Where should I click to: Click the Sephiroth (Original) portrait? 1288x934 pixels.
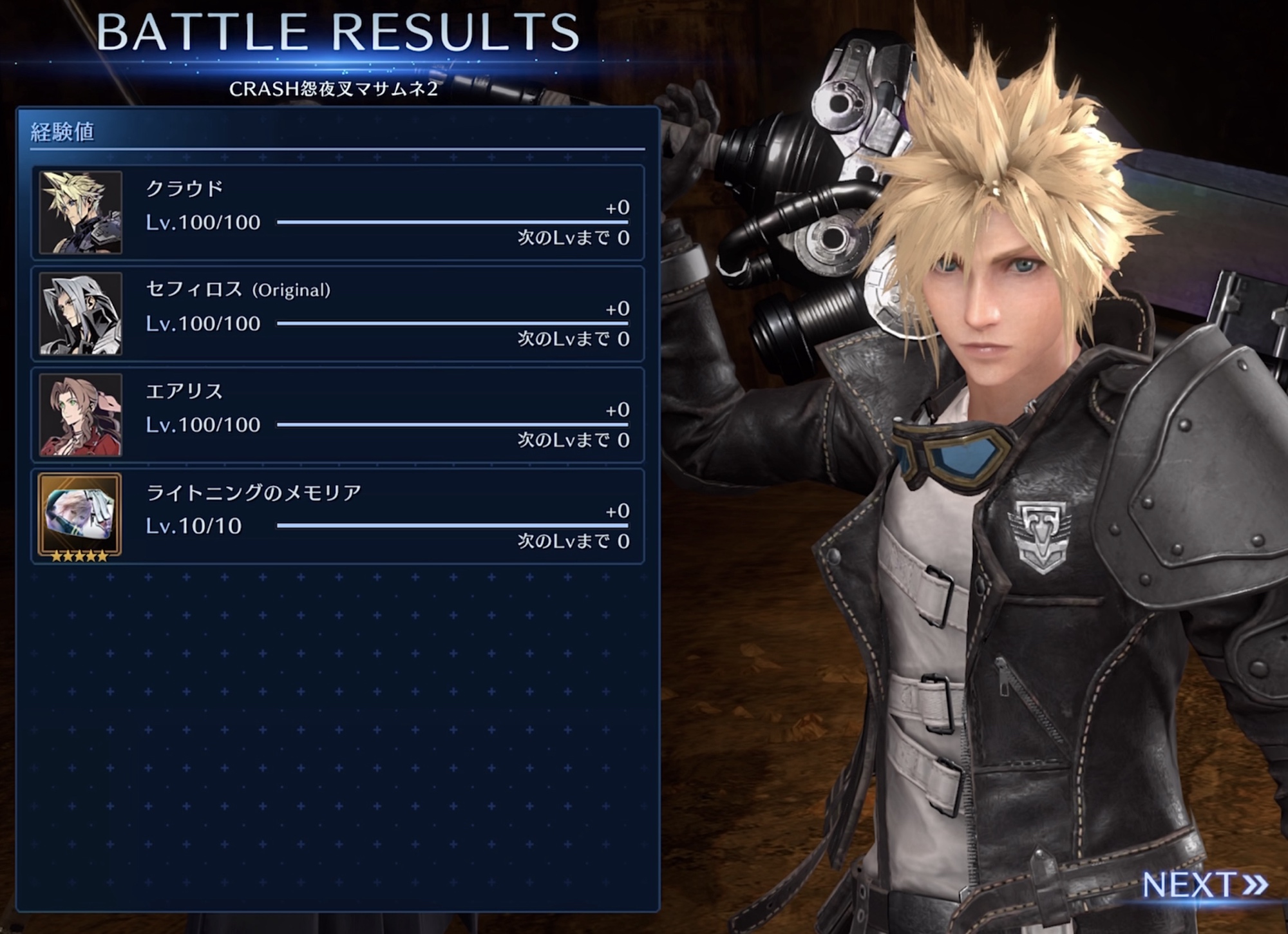(x=80, y=314)
